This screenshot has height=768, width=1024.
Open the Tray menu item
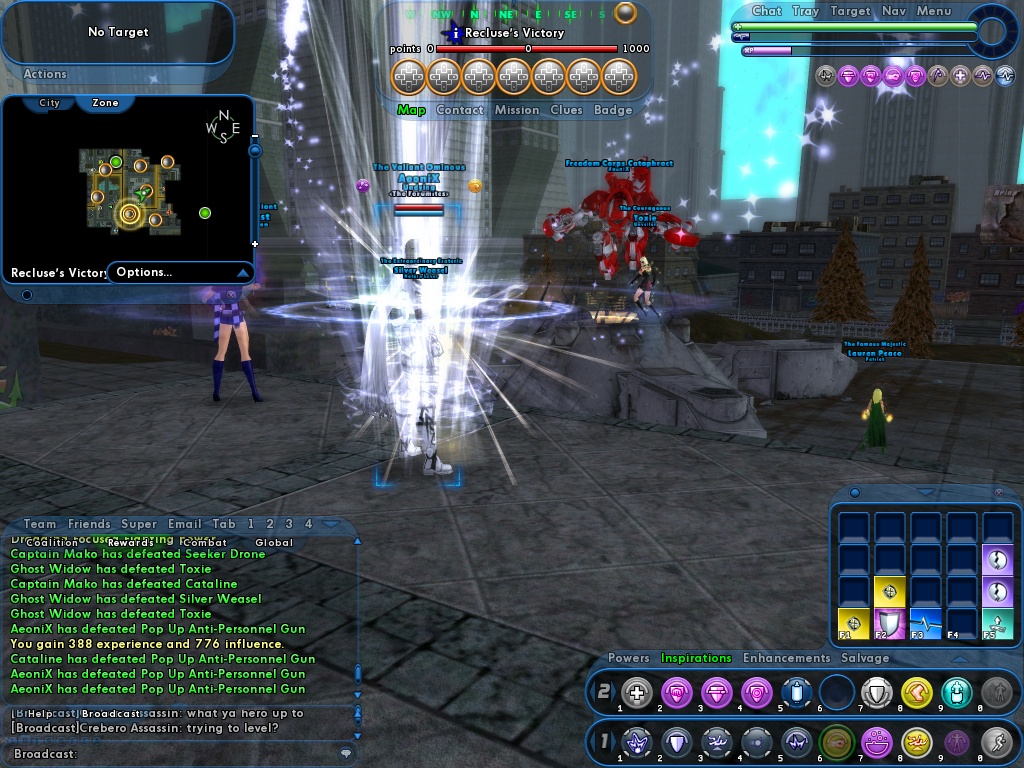[x=805, y=11]
